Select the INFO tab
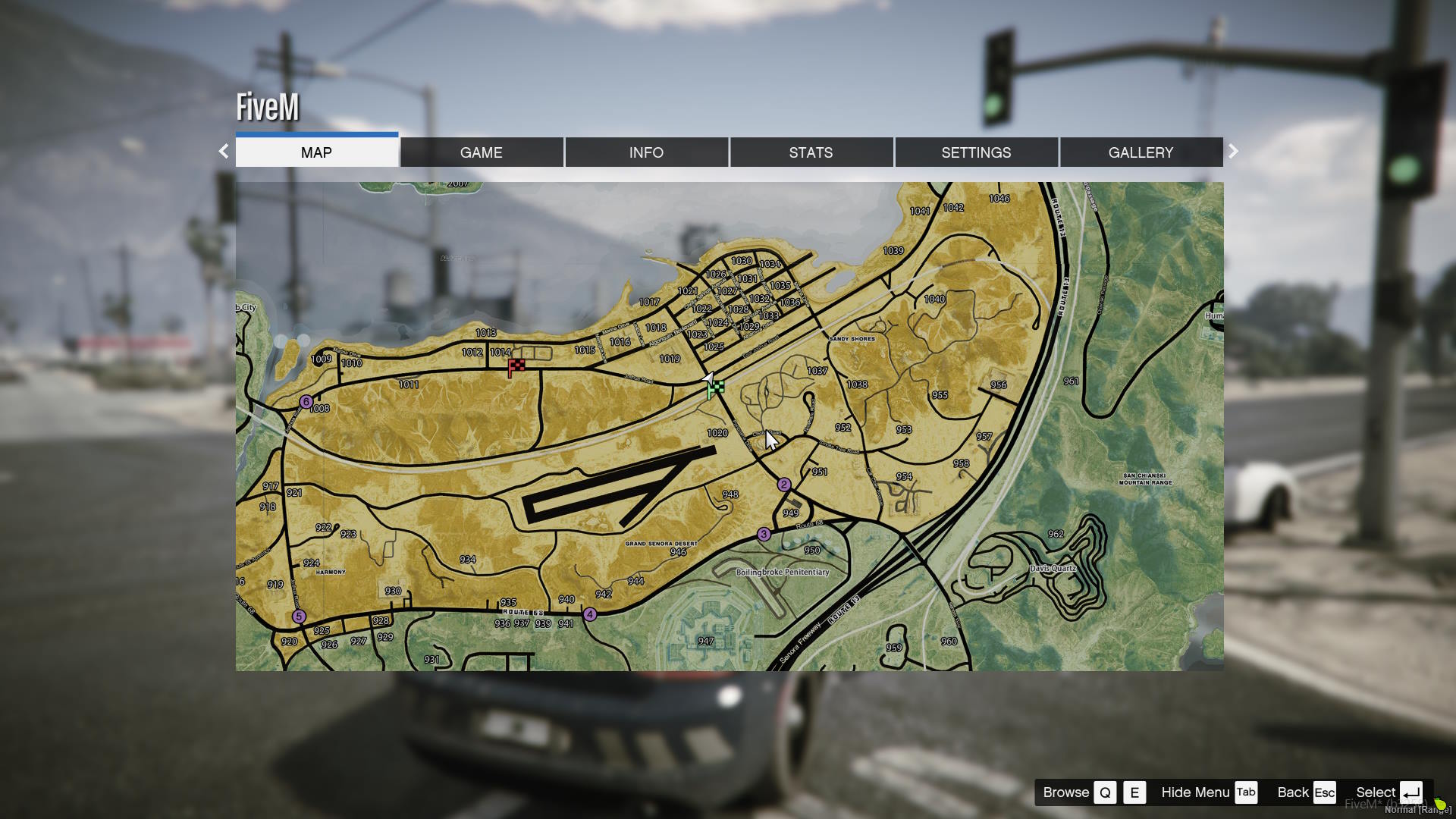 click(646, 152)
